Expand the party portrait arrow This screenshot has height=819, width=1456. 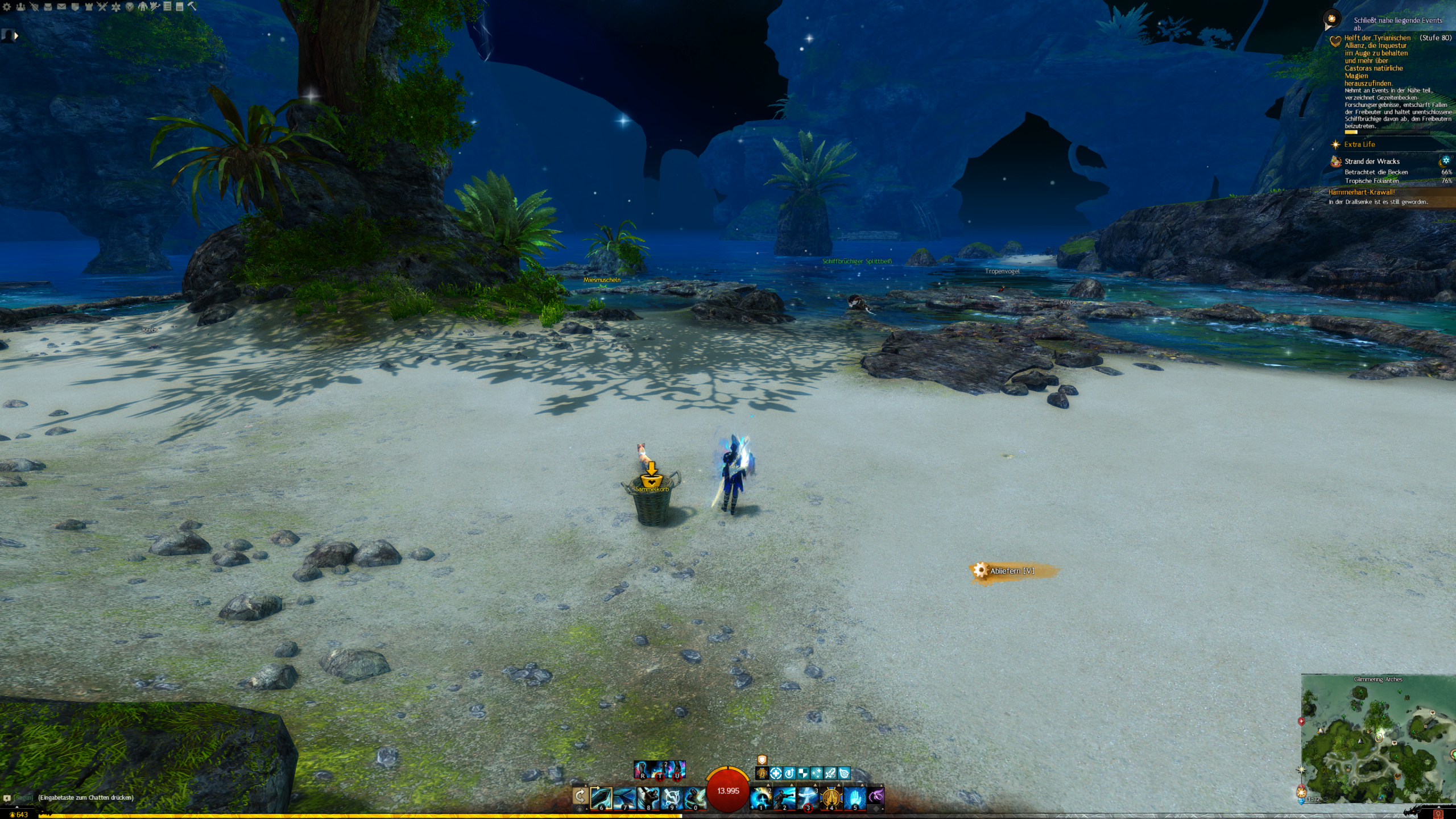[16, 36]
